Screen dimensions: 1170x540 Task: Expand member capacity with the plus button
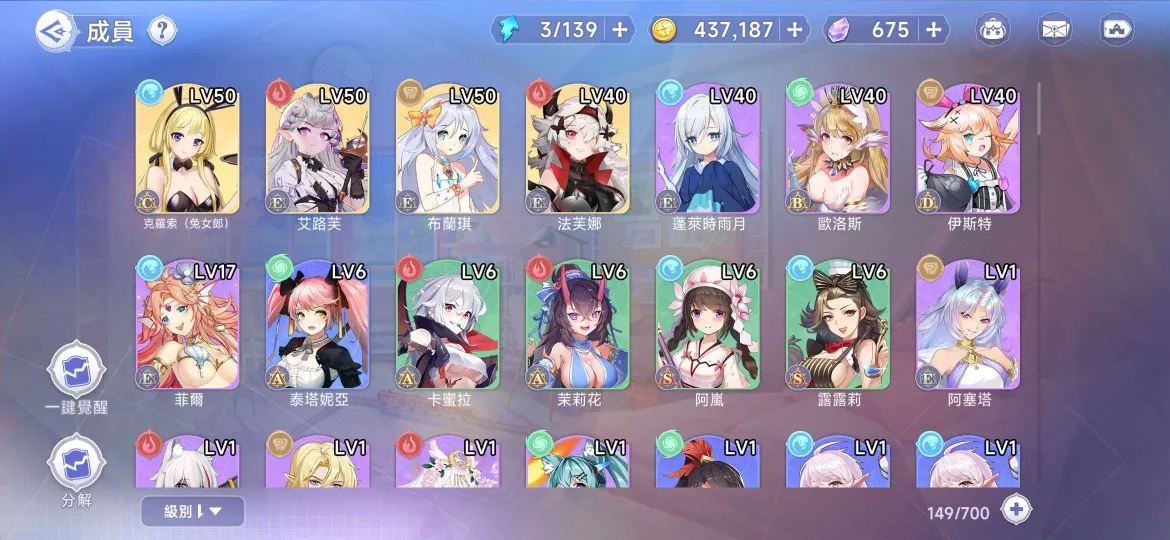(x=1016, y=510)
